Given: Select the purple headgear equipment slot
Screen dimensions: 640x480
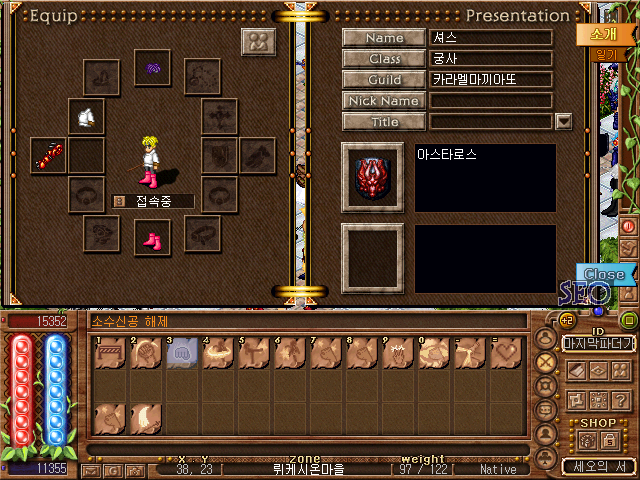Looking at the screenshot, I should [x=153, y=68].
